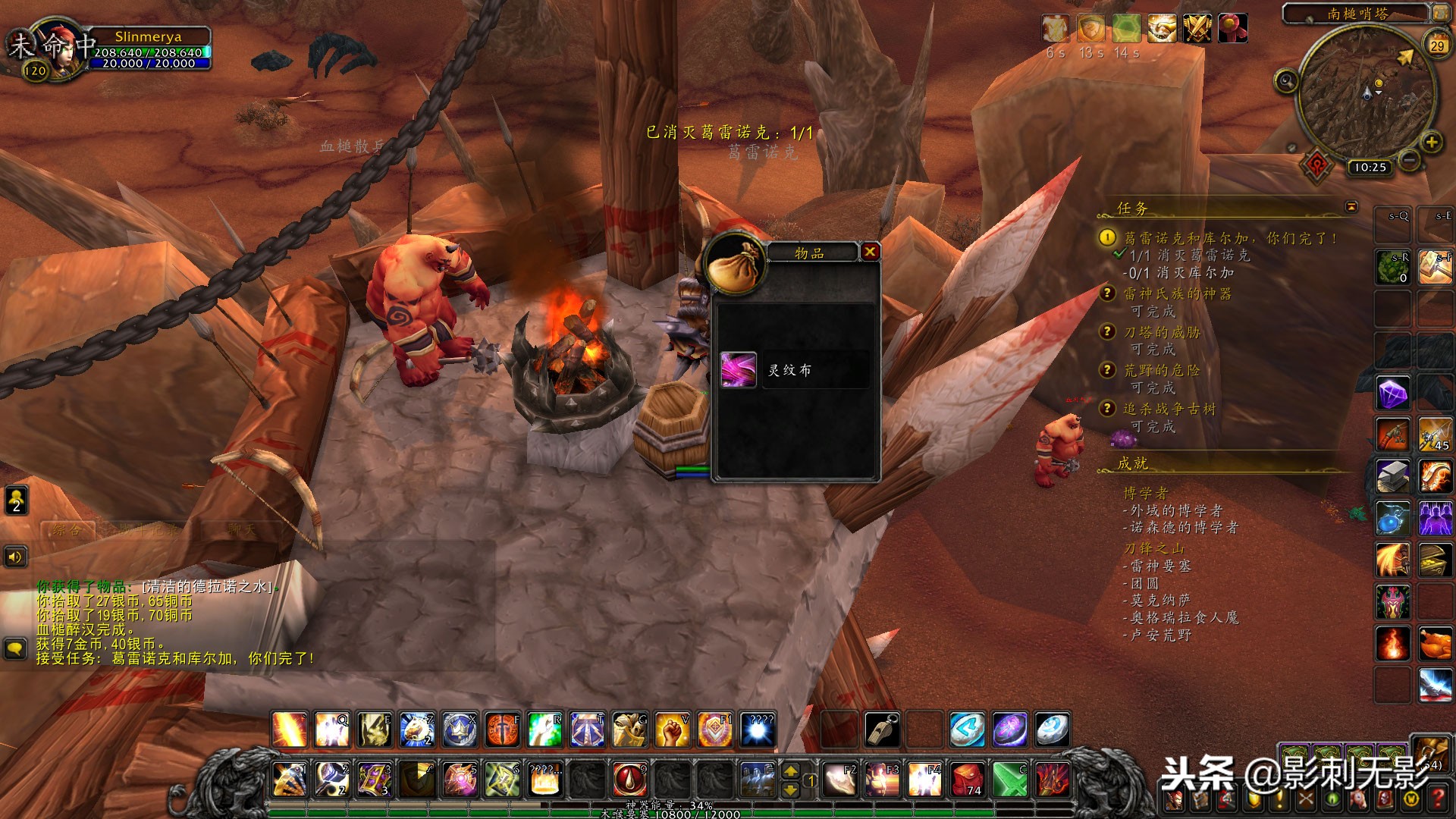Zoom in the minimap with plus button
Viewport: 1456px width, 819px height.
(1431, 142)
